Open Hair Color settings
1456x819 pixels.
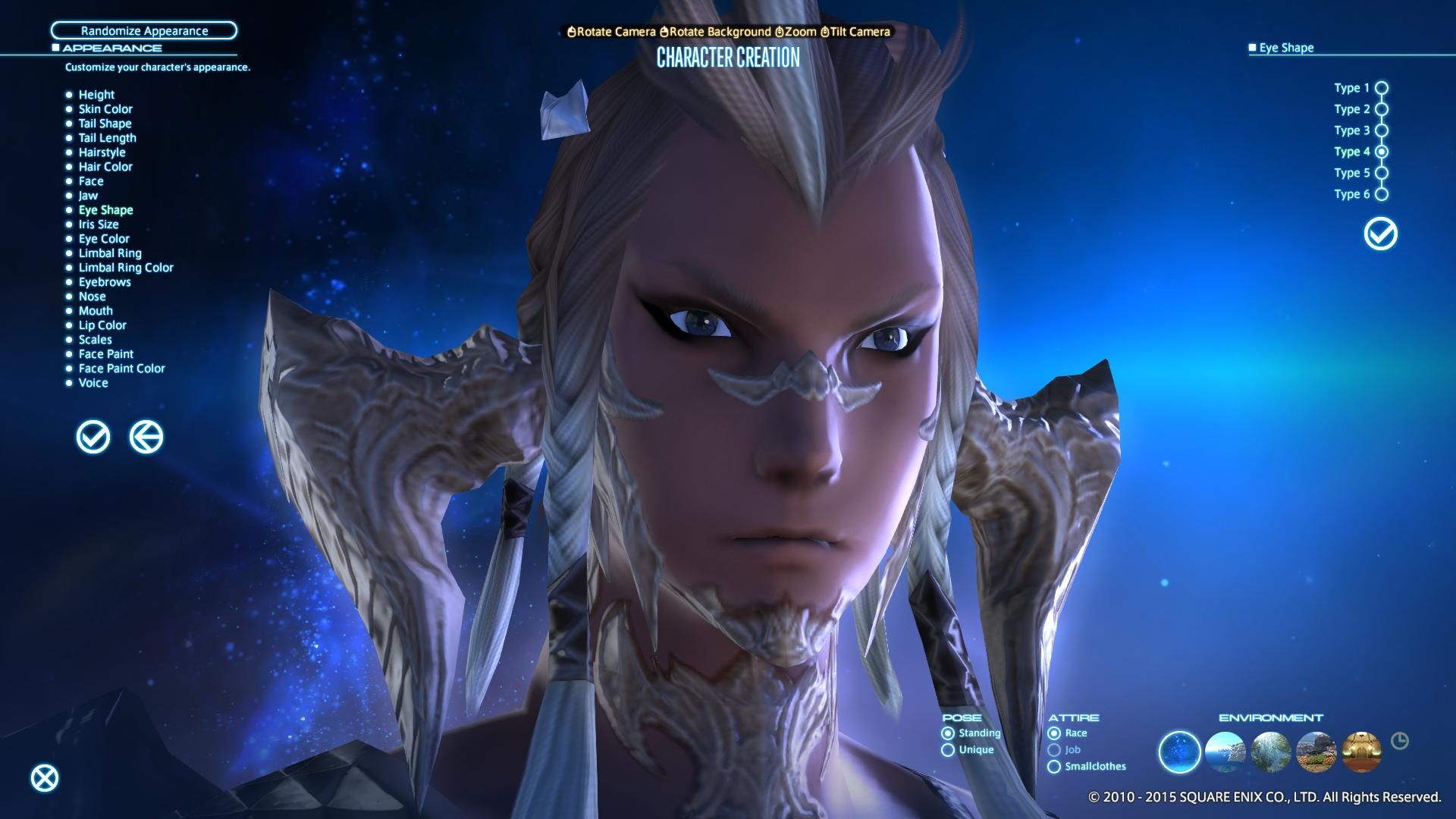click(105, 166)
